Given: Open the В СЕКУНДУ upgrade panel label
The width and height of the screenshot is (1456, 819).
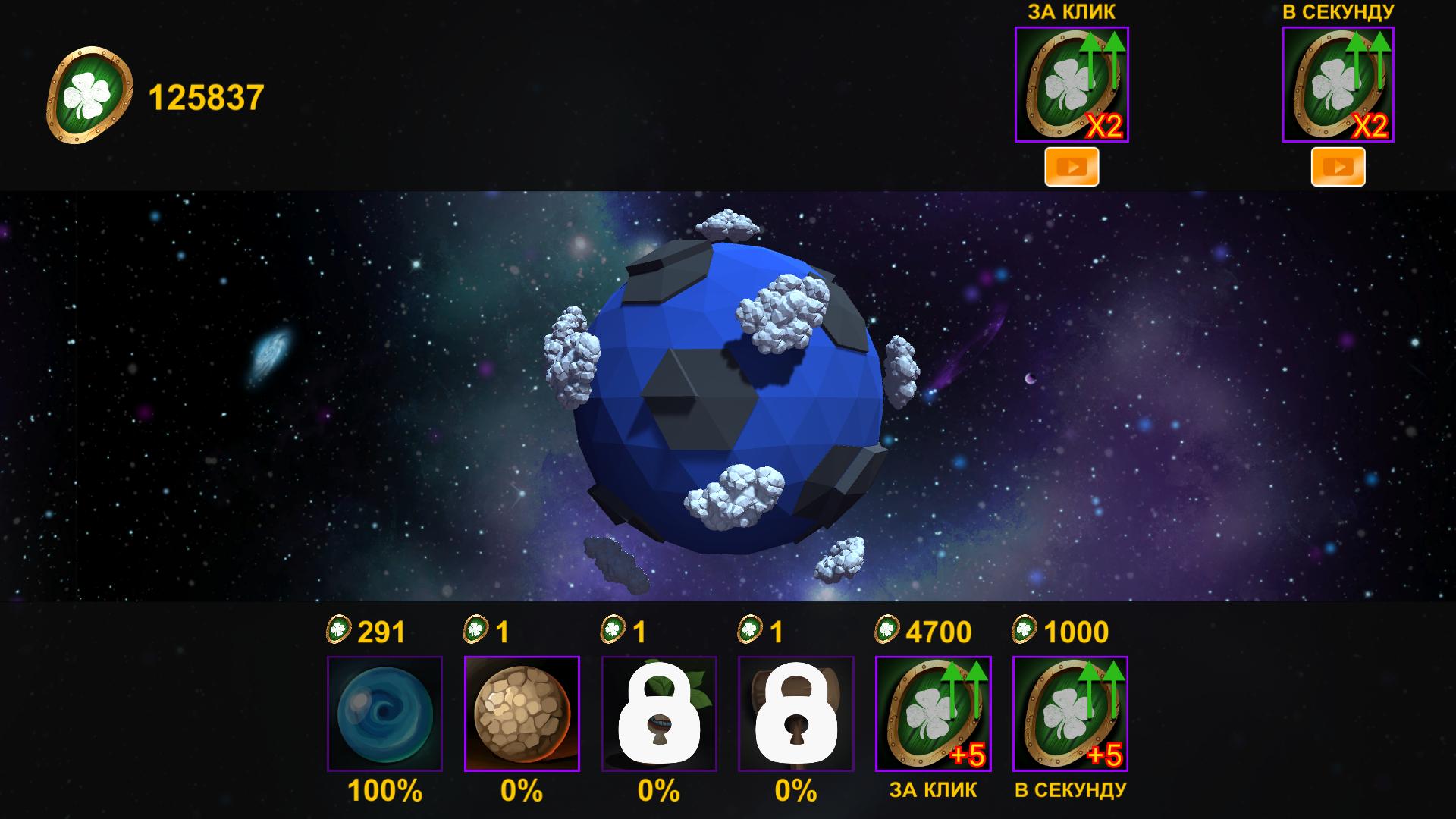Looking at the screenshot, I should [x=1071, y=789].
